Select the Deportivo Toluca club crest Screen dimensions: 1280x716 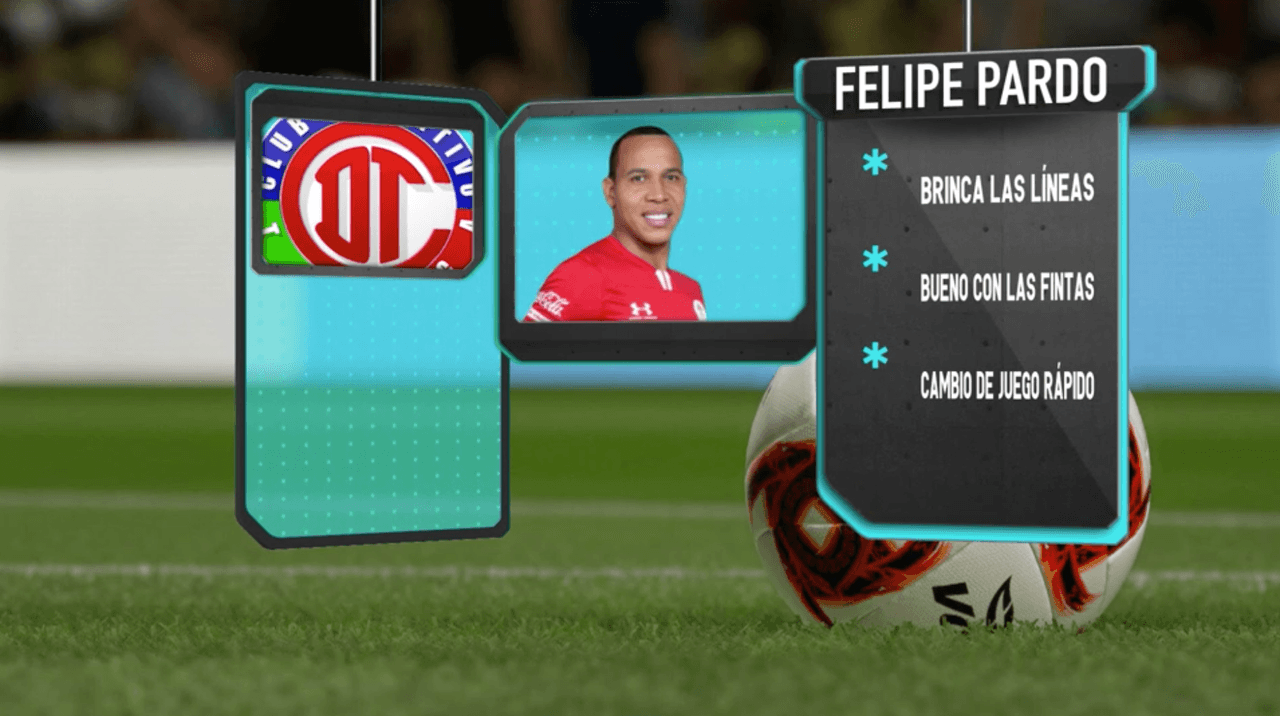pos(368,193)
